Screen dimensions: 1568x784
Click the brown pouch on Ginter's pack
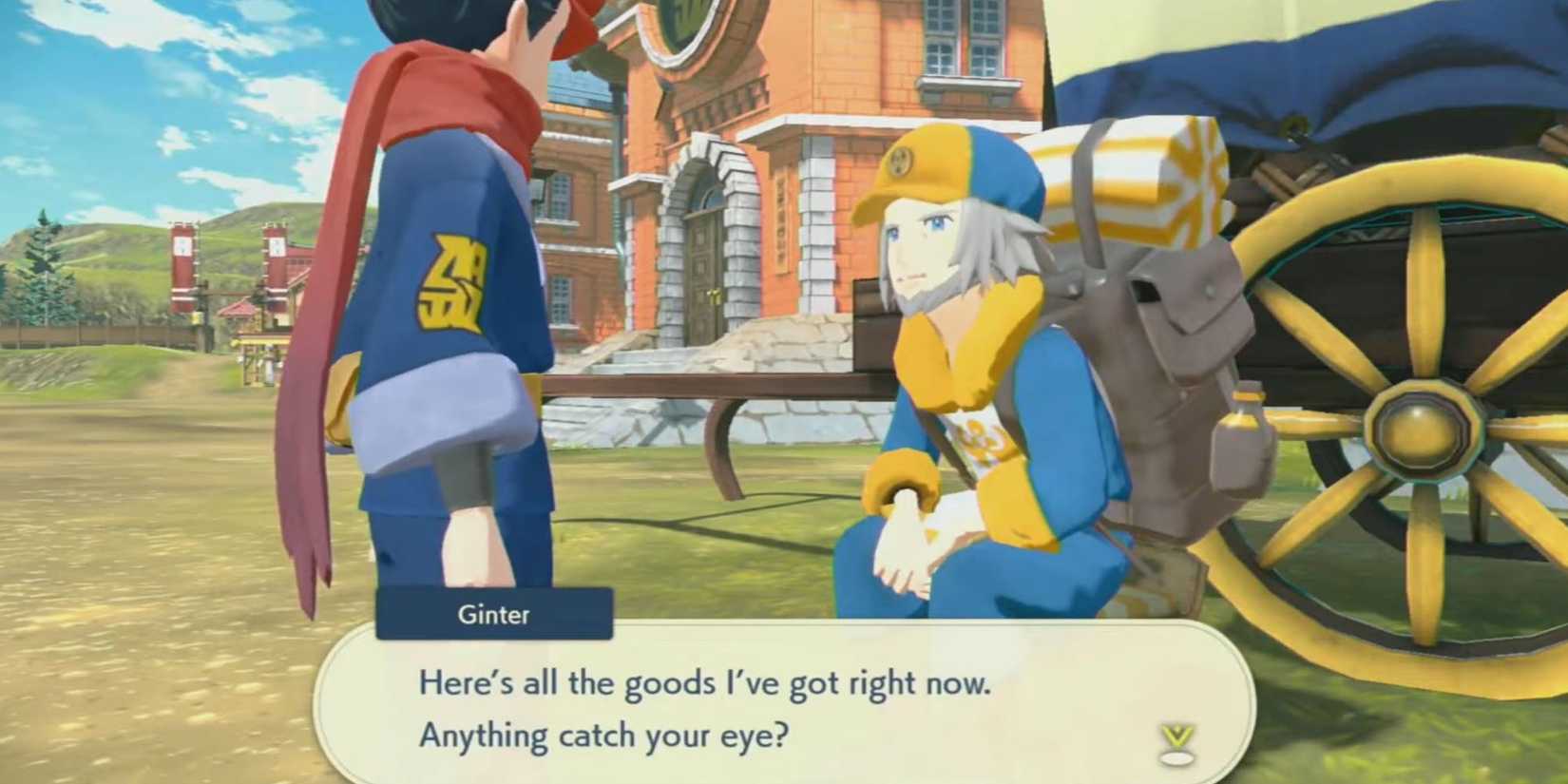(1191, 314)
